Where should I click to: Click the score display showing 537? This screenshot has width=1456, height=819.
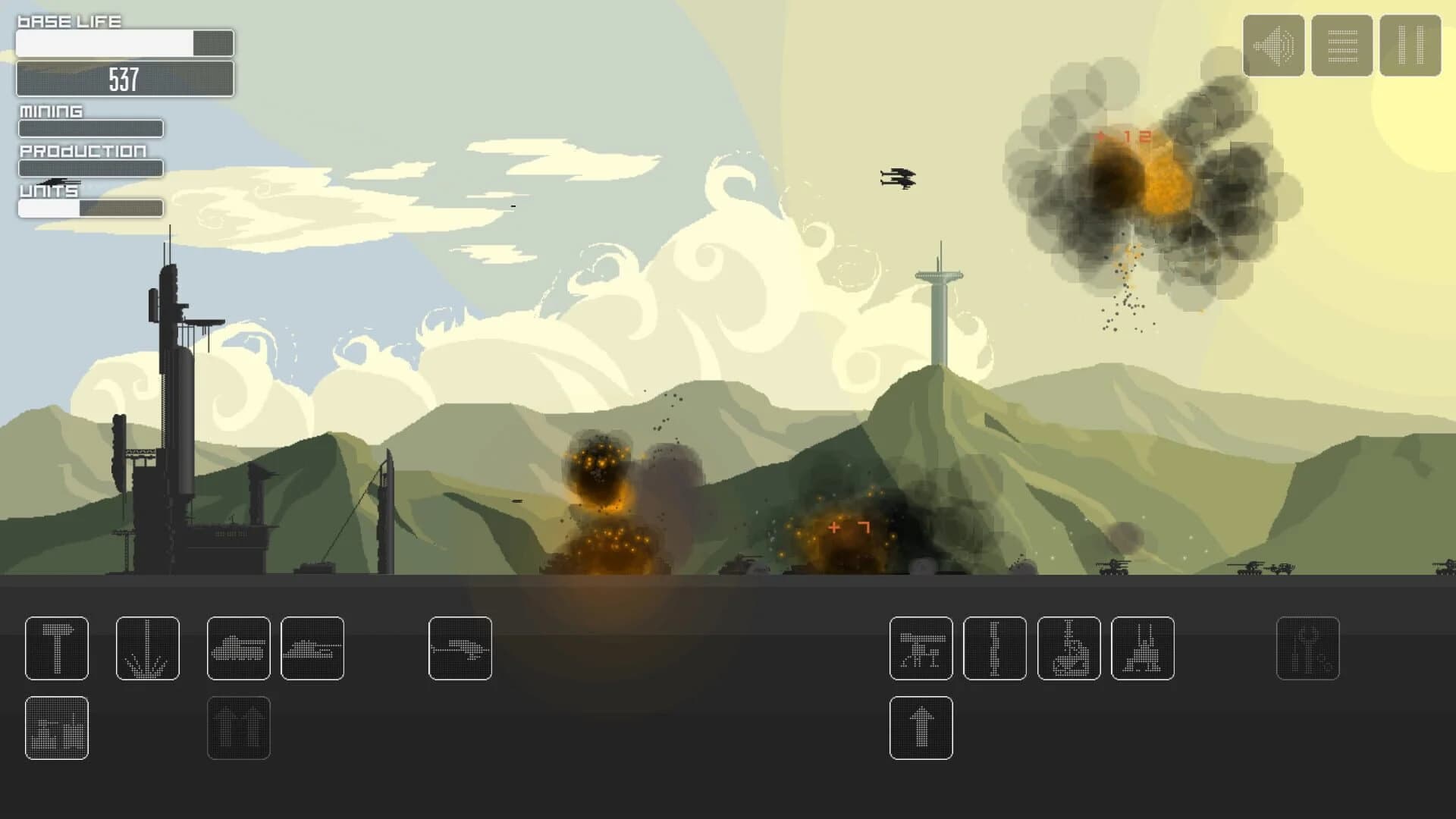(124, 78)
